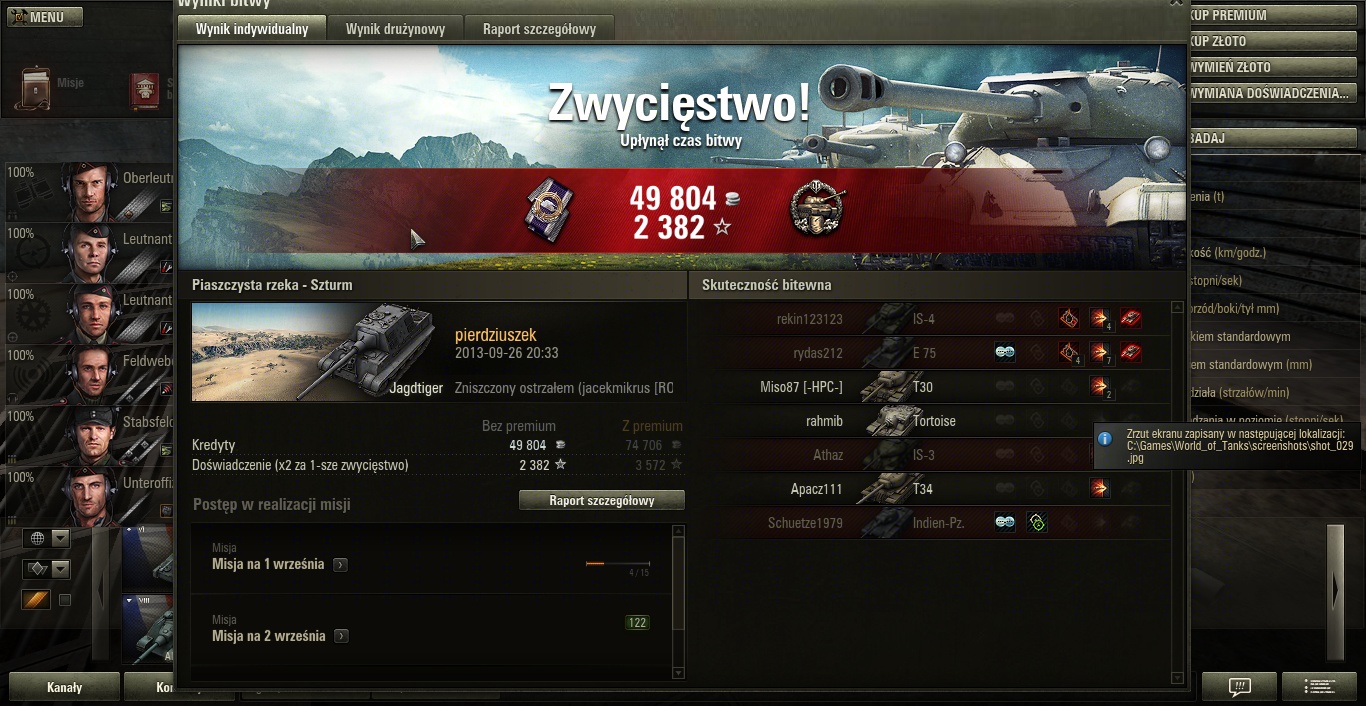Switch to the Wynik drużynowy tab
1366x706 pixels.
(x=395, y=29)
